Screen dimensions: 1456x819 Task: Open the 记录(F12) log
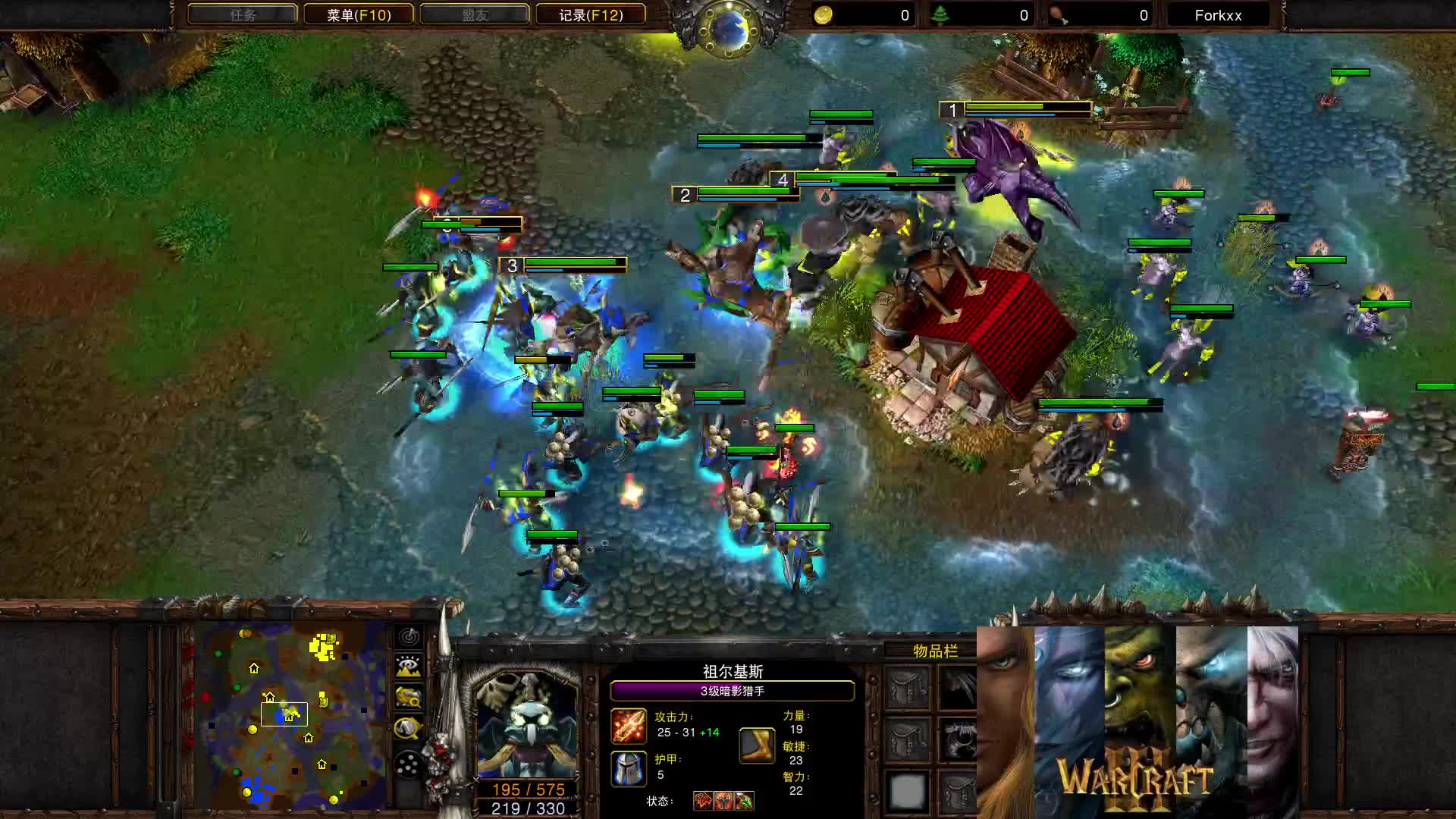591,14
